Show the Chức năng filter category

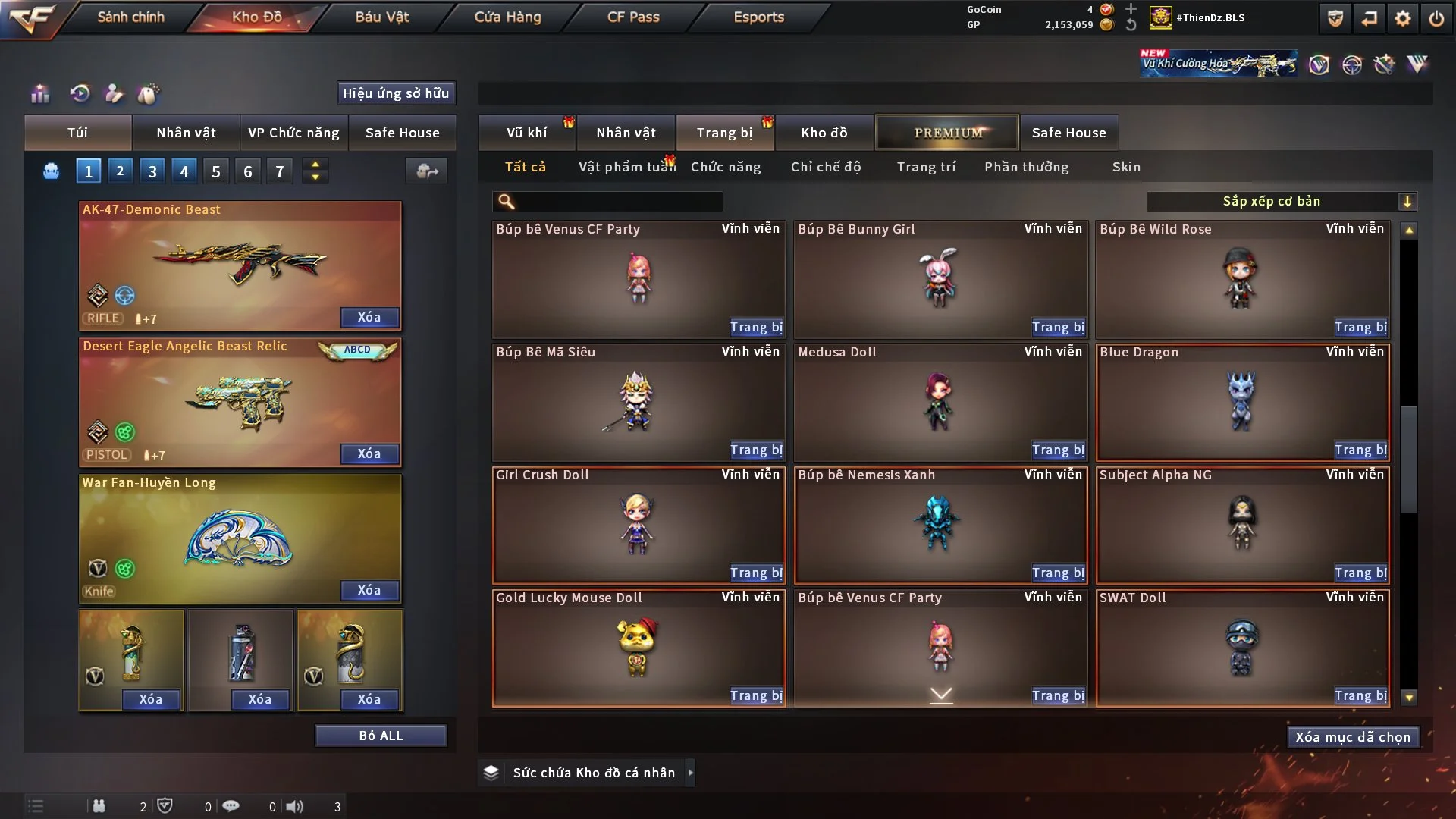coord(726,167)
